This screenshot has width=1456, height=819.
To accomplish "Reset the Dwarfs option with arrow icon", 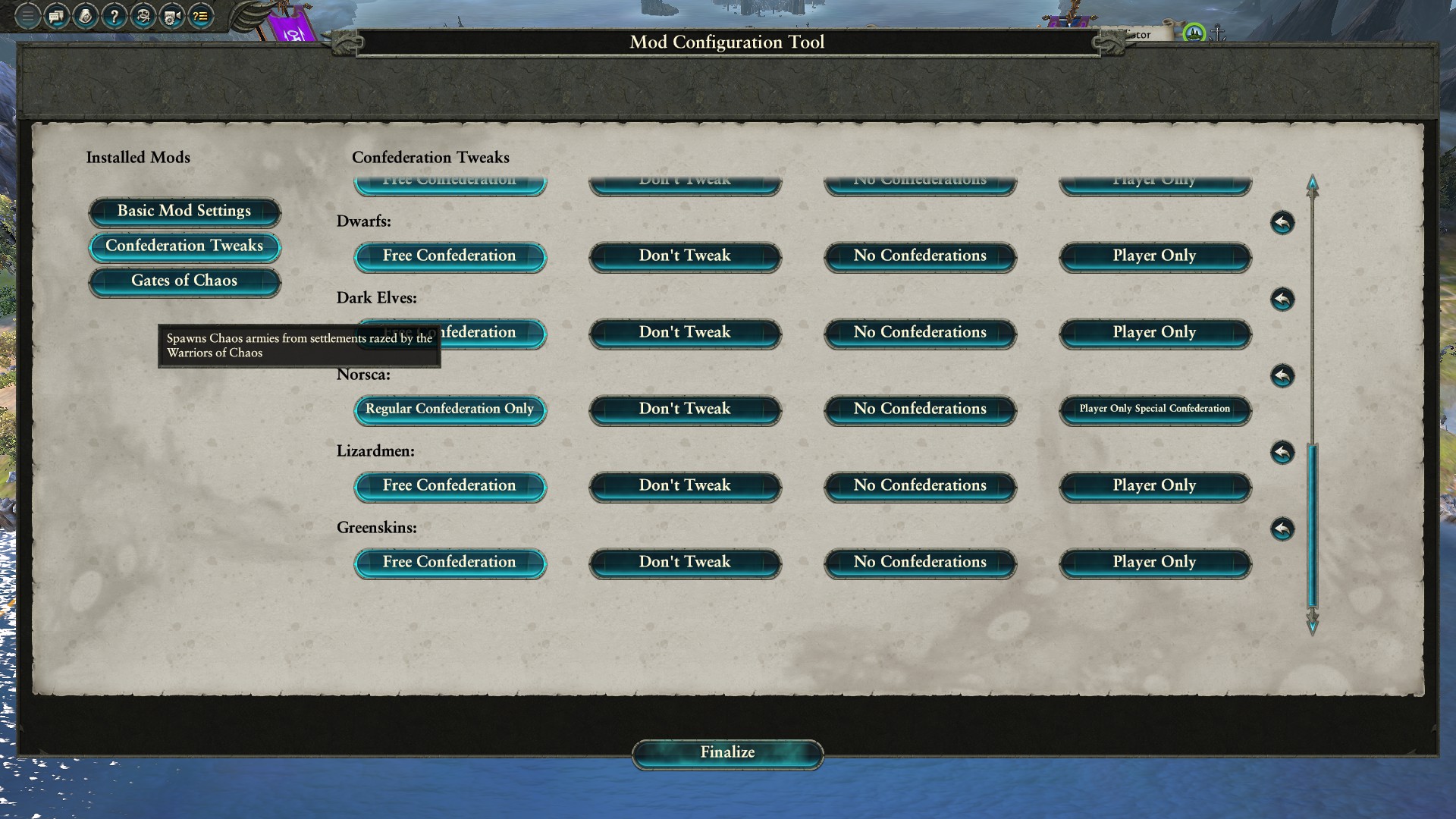I will [x=1282, y=223].
